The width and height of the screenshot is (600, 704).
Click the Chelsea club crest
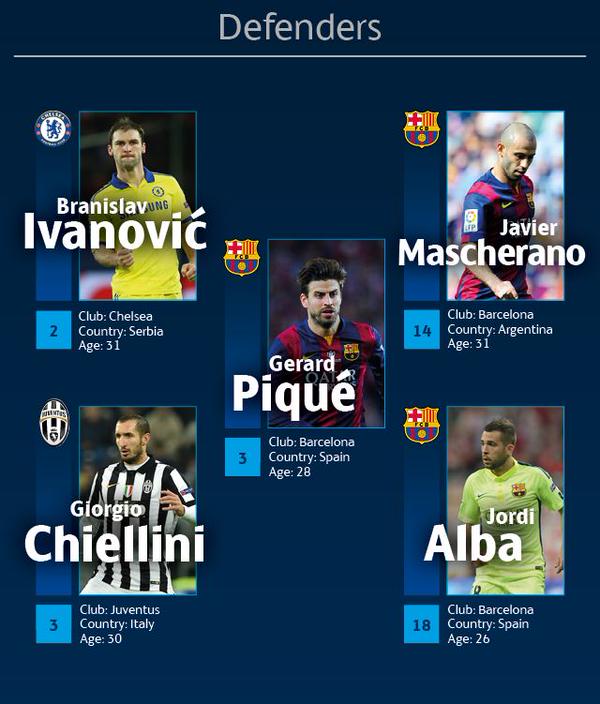[x=53, y=128]
